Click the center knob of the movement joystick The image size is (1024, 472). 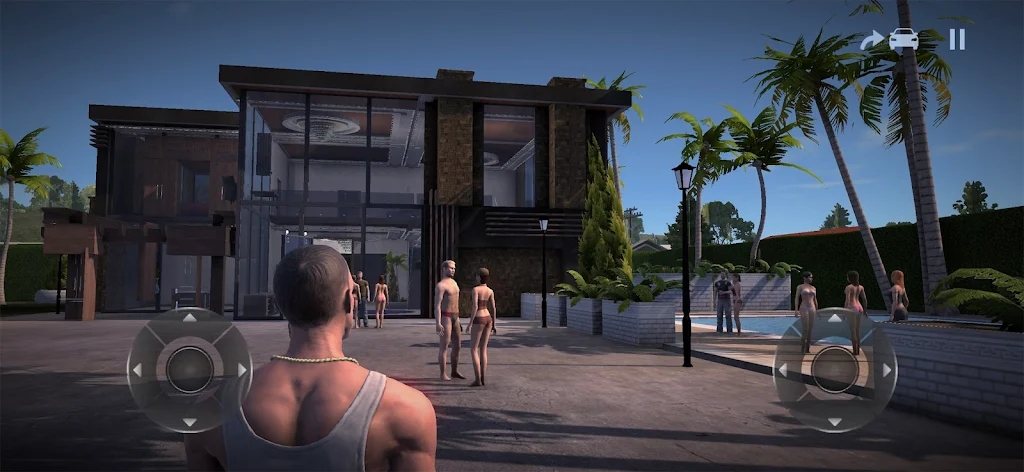pos(189,370)
